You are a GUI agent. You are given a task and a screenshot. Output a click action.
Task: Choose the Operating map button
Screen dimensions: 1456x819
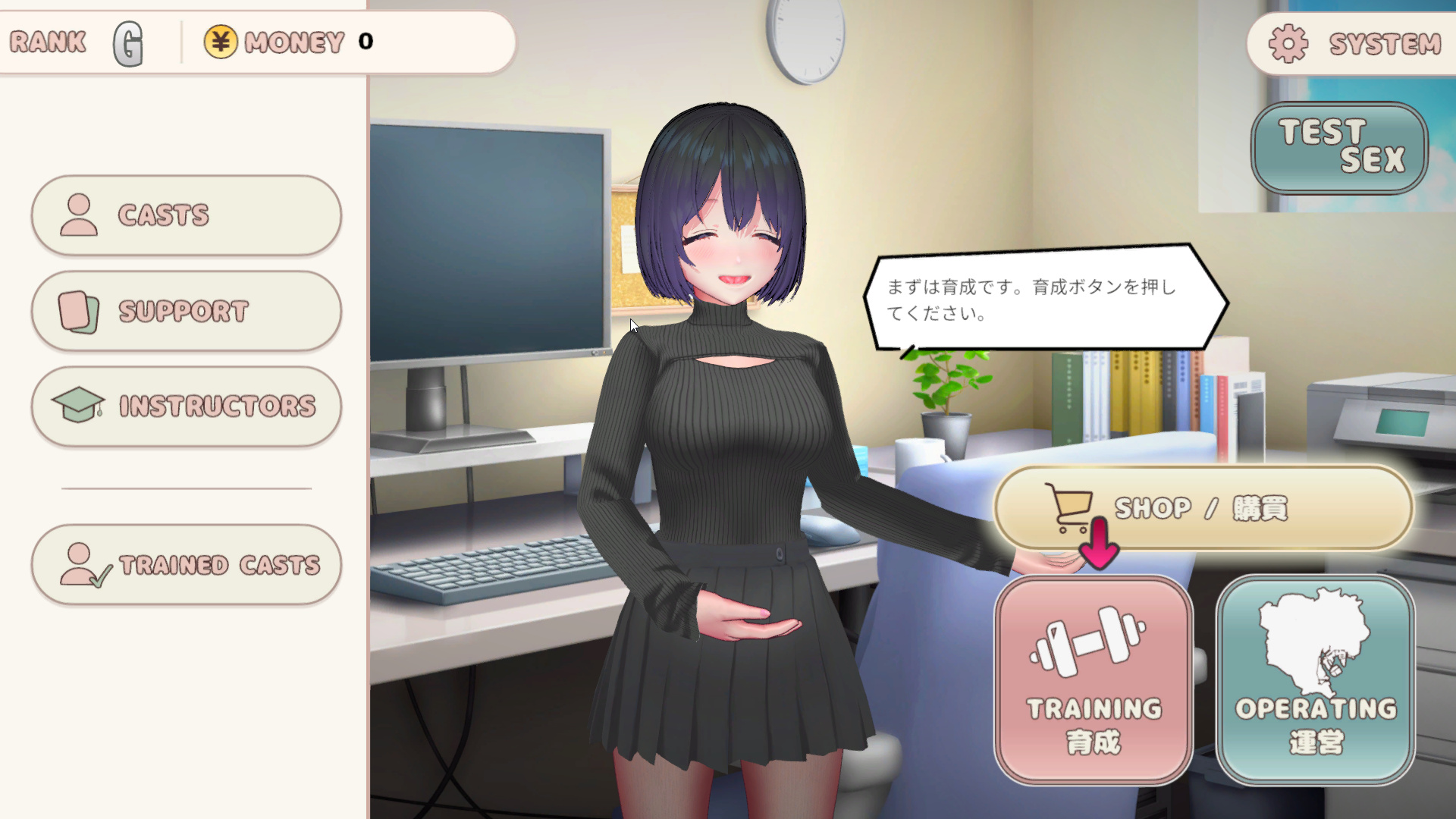tap(1315, 679)
